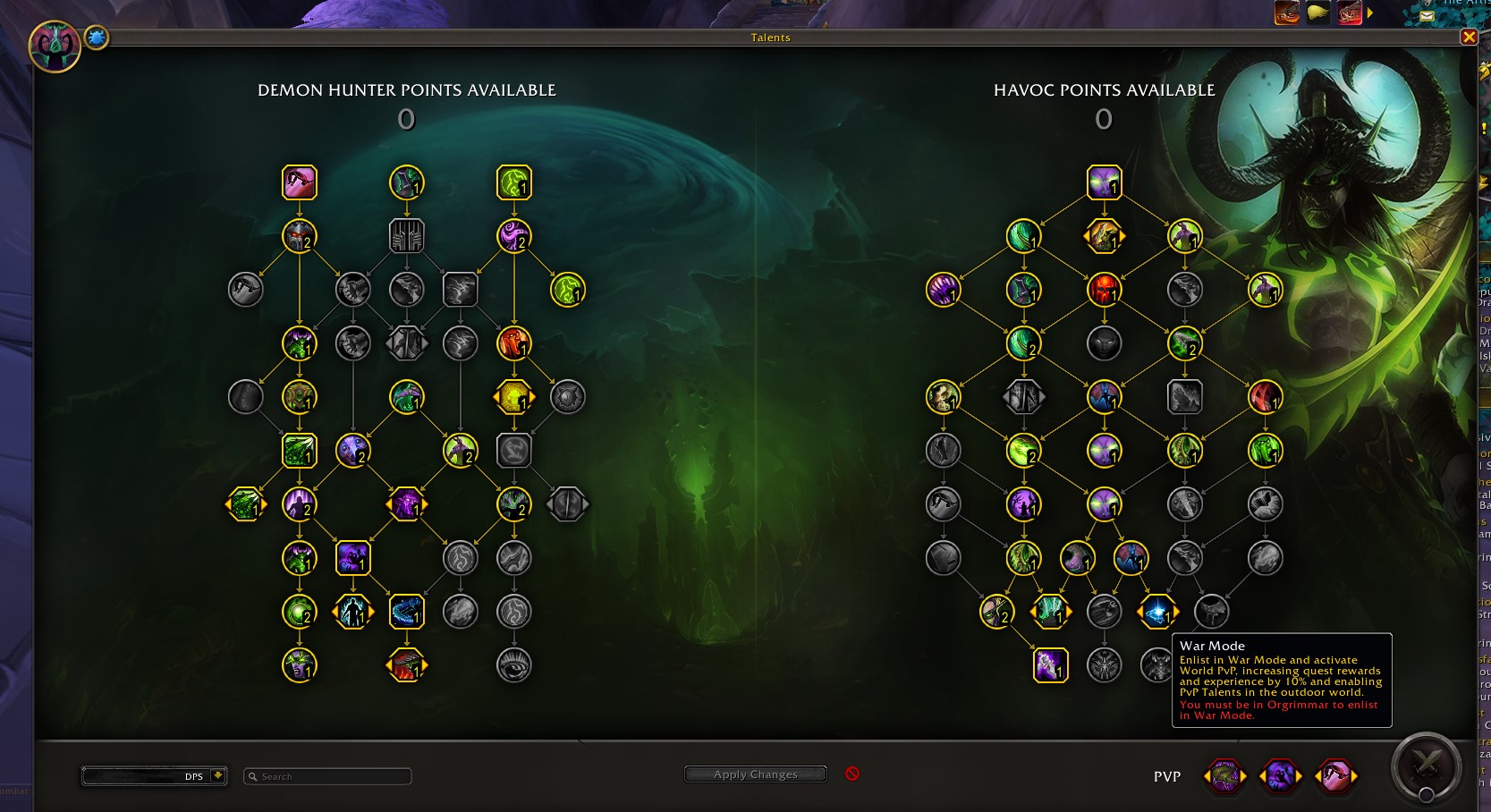Select the red demon mask Havoc talent

[1105, 290]
